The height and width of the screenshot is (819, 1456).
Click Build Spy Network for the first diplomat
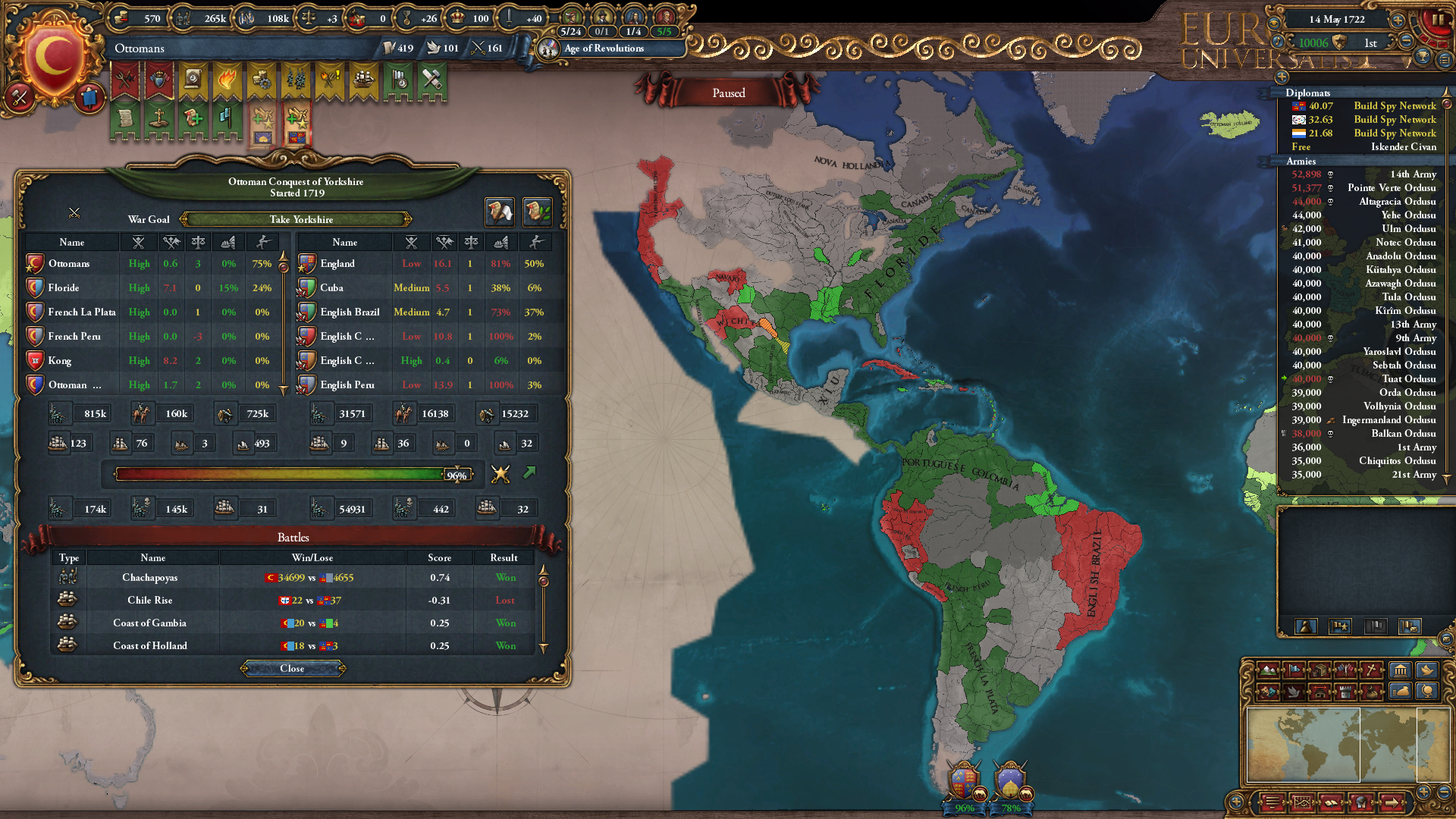[x=1395, y=106]
